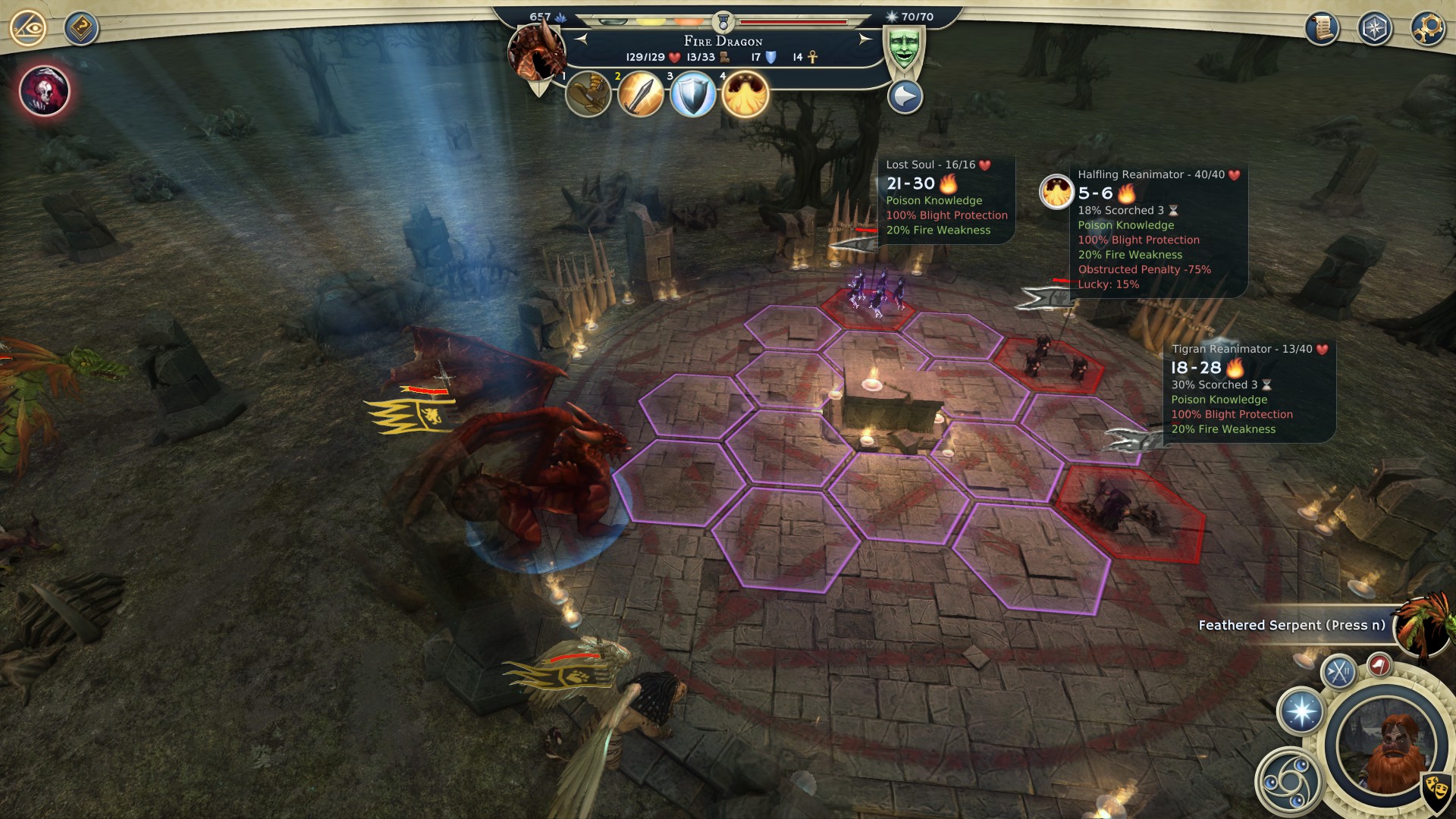Select next unit Feathered Serpent banner

pos(1291,625)
